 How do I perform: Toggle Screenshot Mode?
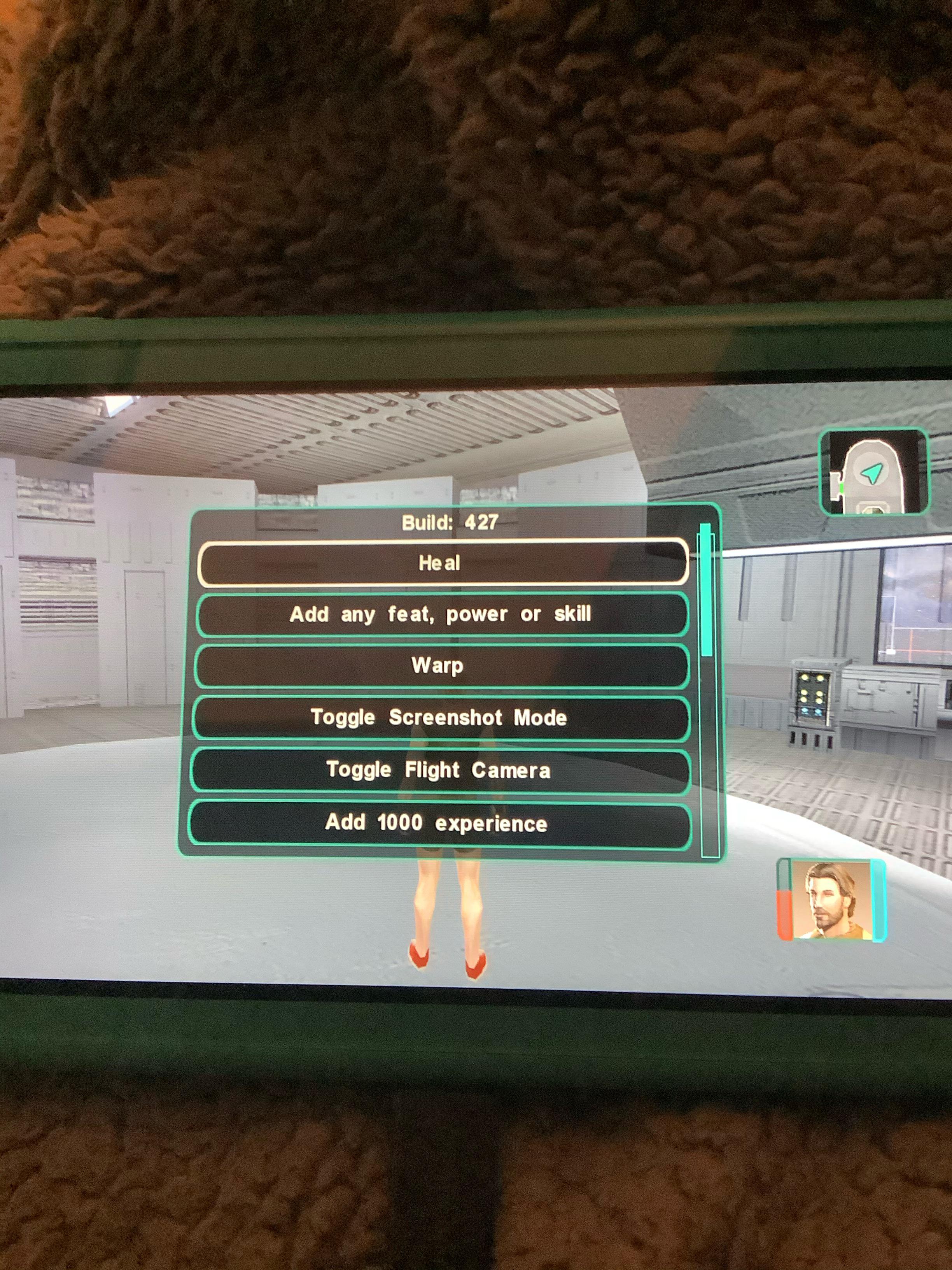(441, 717)
